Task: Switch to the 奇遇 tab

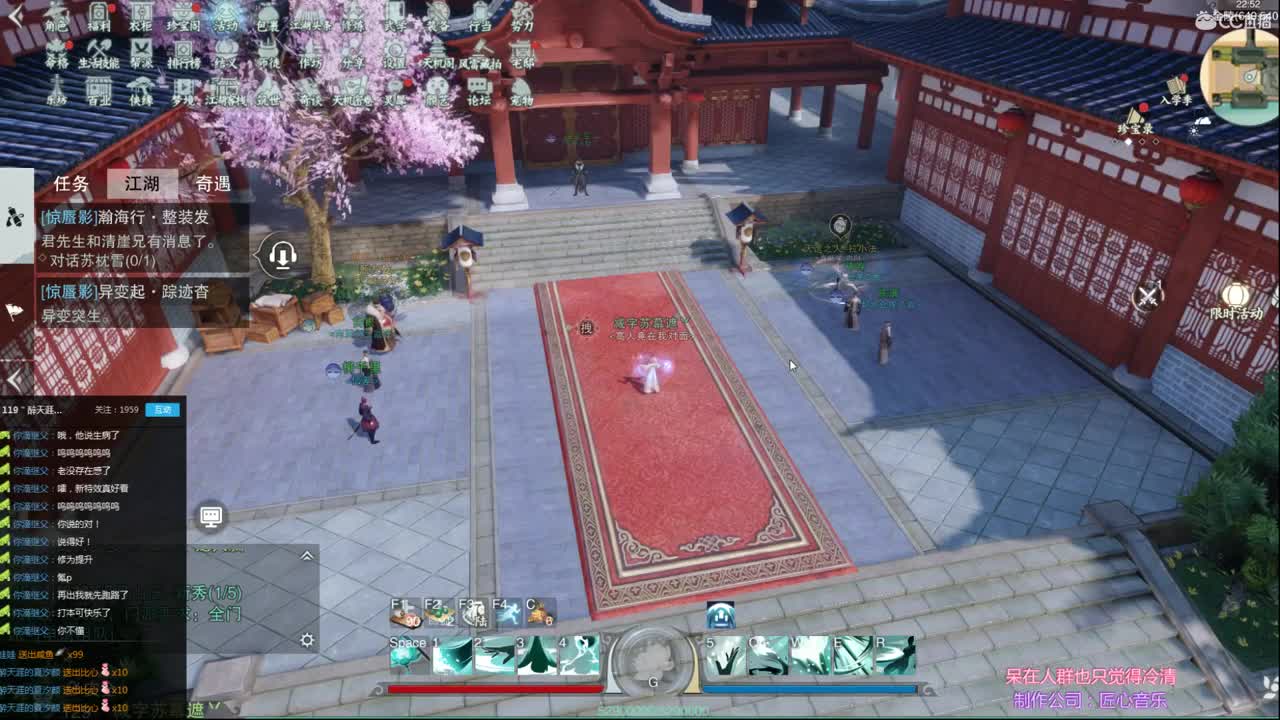Action: pos(213,183)
